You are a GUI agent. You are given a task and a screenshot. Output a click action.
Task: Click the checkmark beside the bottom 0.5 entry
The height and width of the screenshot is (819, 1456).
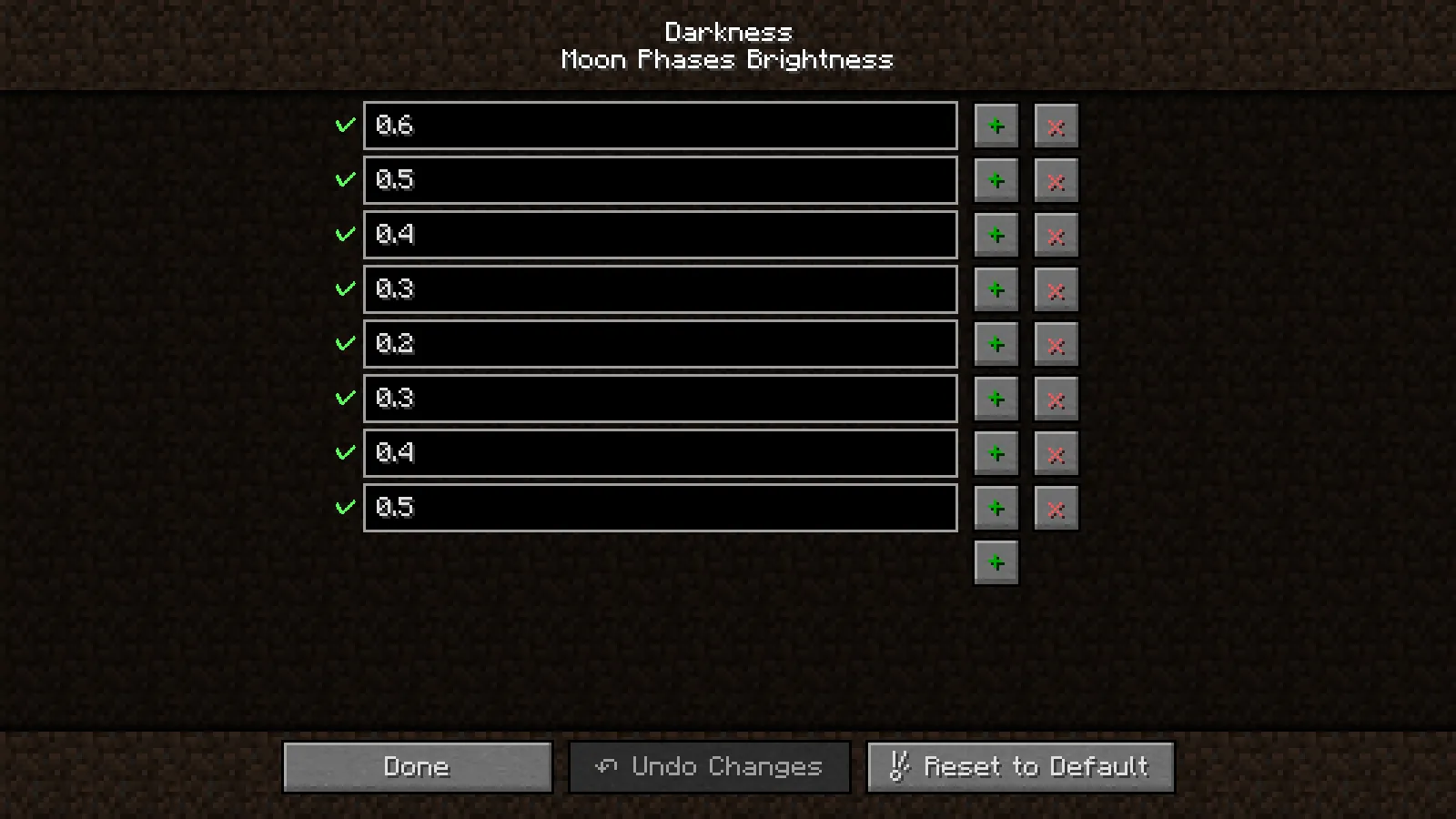coord(344,508)
